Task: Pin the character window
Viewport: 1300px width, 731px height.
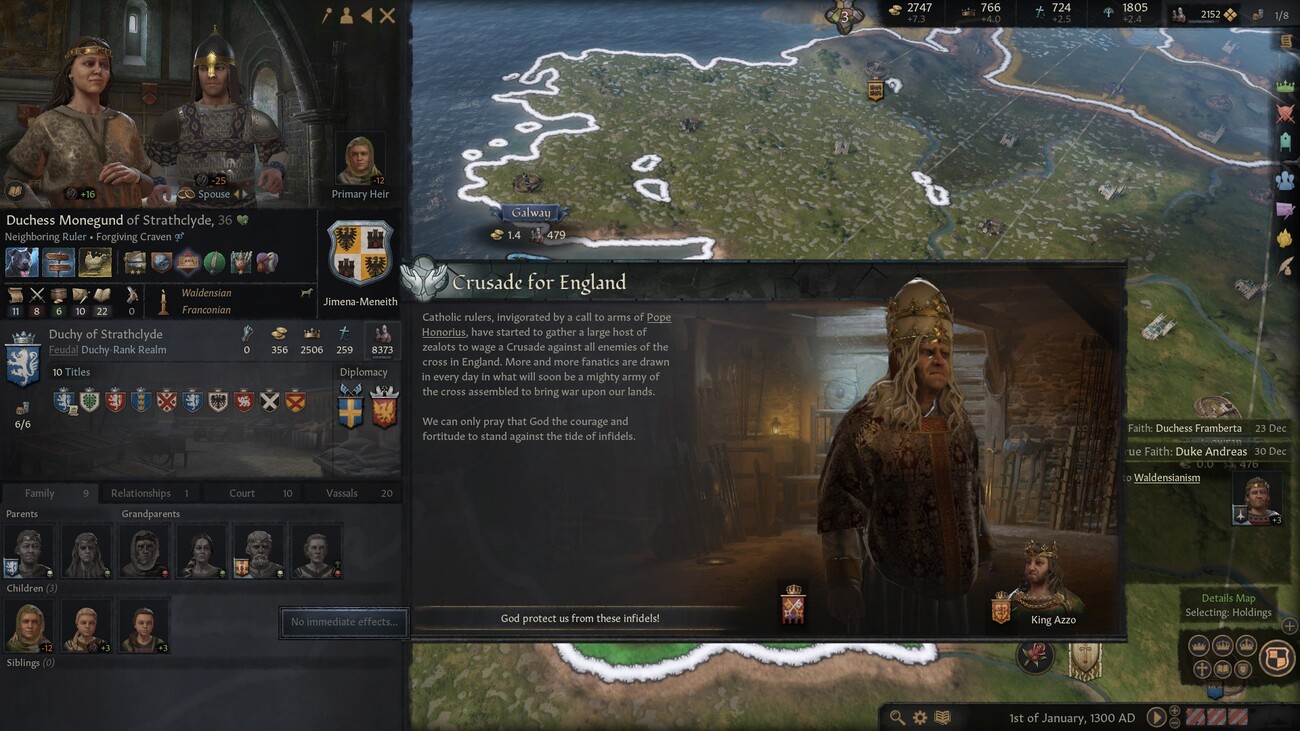Action: [x=326, y=15]
